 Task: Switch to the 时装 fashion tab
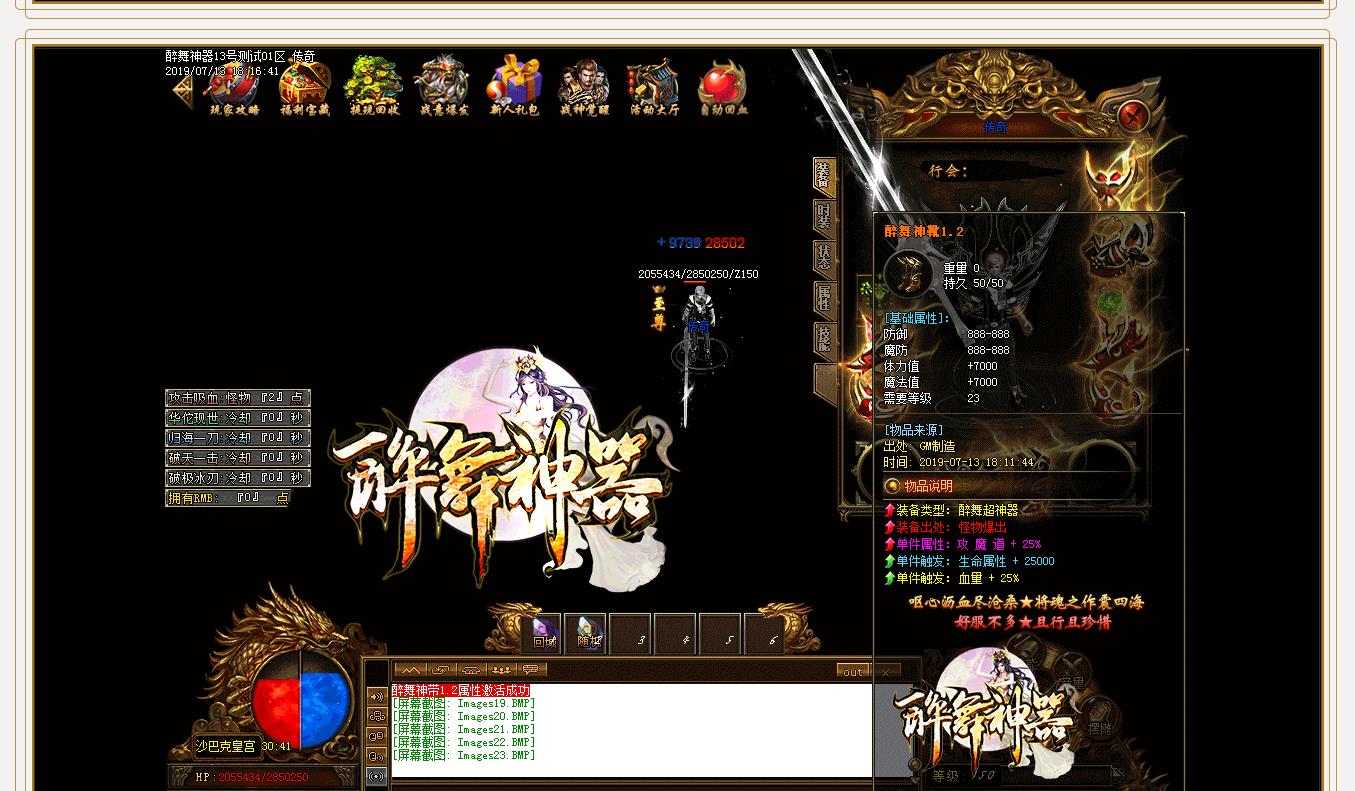click(x=824, y=218)
